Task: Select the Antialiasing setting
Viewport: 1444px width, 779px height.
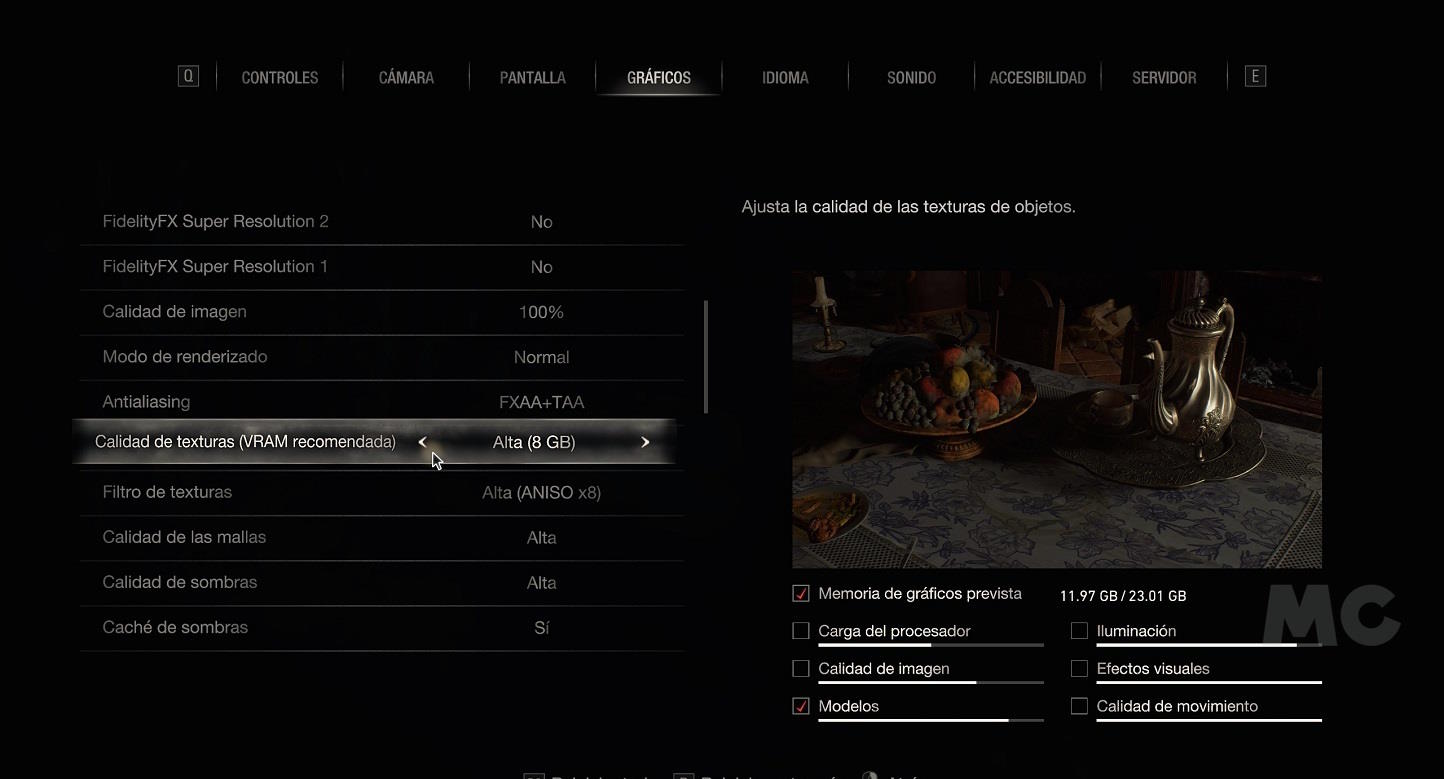Action: point(380,402)
